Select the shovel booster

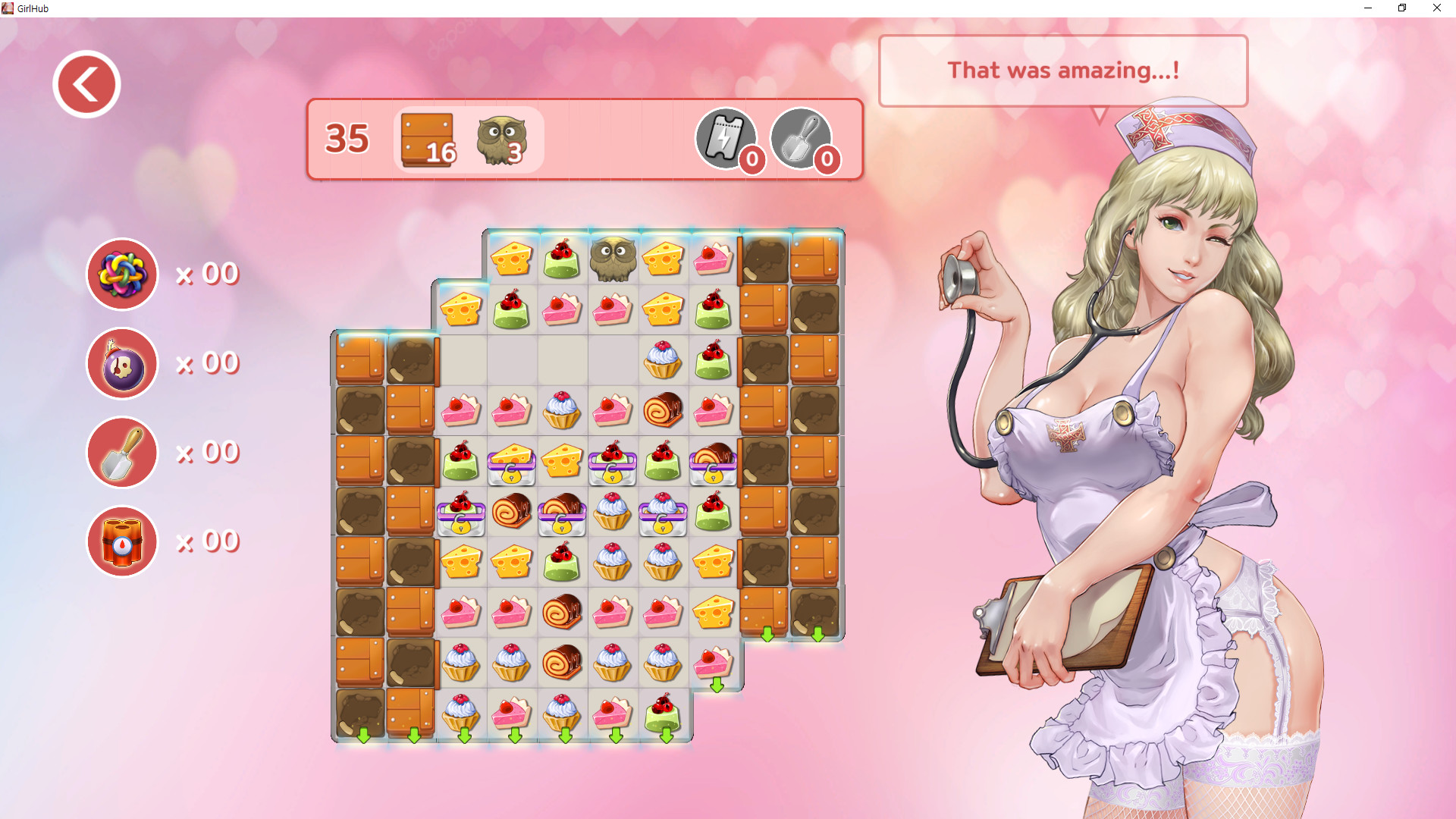pos(121,452)
